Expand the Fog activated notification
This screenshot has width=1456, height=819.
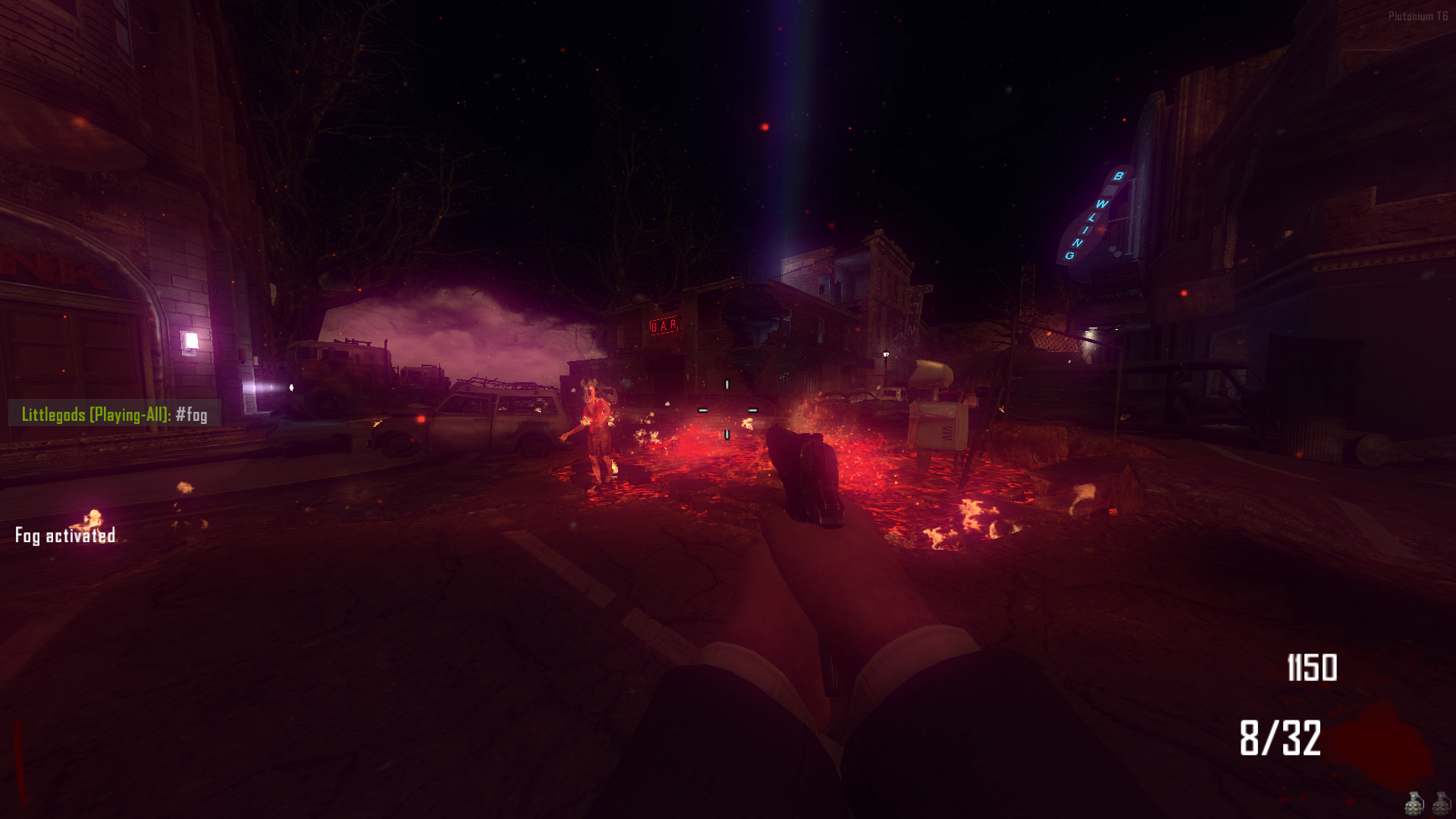pos(64,537)
